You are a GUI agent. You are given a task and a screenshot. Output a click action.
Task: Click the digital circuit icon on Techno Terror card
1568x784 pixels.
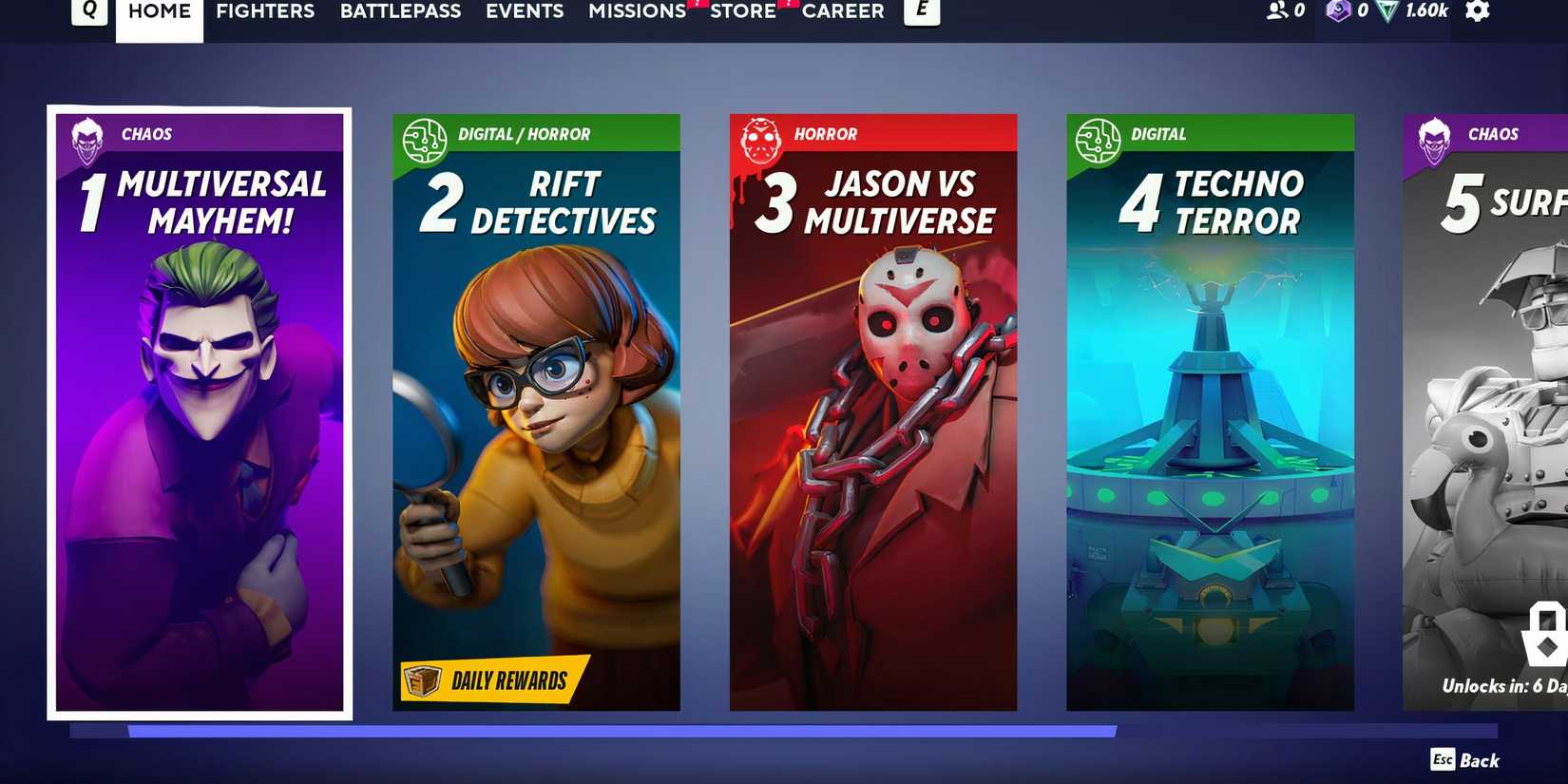pyautogui.click(x=1099, y=139)
